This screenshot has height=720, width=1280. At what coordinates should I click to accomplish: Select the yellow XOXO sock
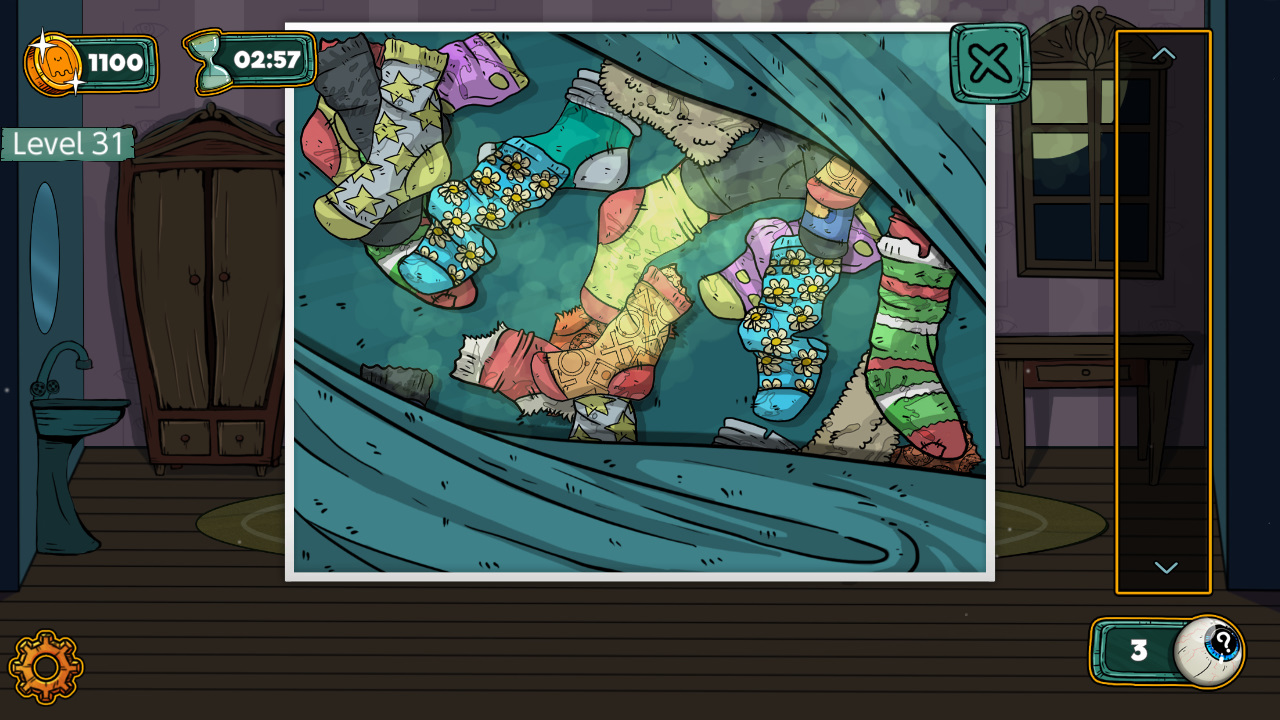click(x=630, y=330)
